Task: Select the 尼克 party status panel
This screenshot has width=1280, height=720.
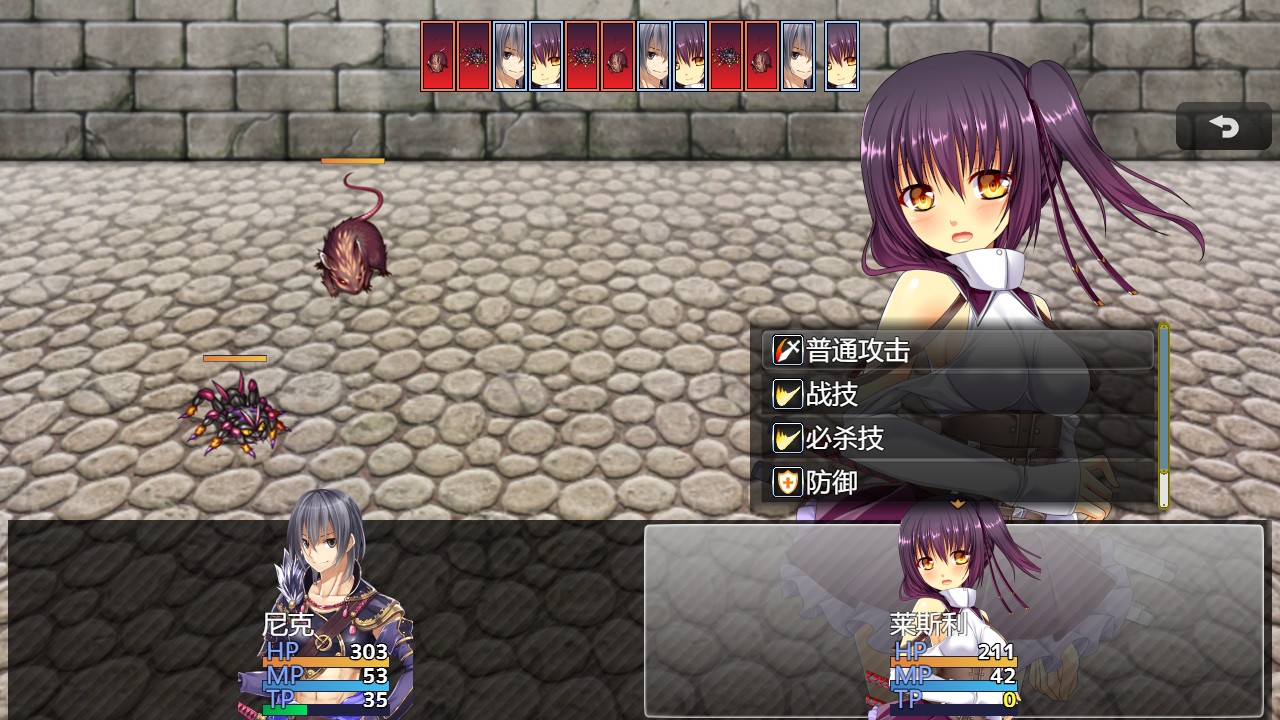Action: pyautogui.click(x=326, y=620)
